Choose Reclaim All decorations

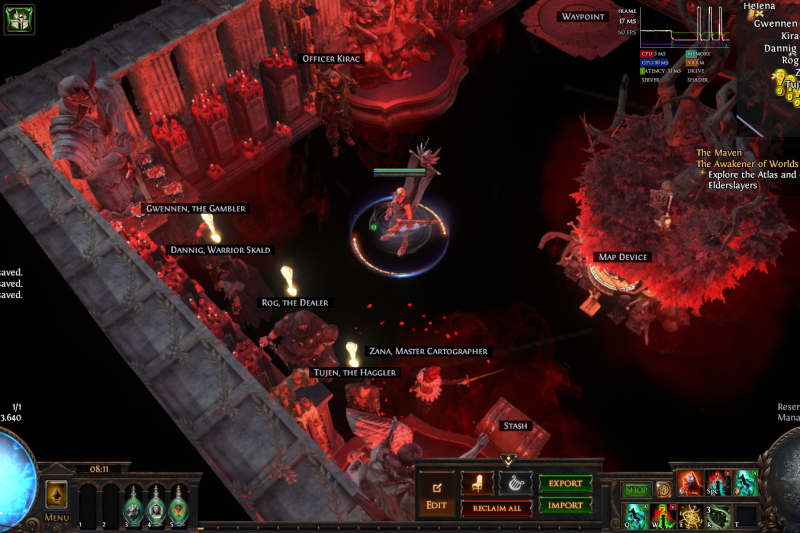click(x=496, y=508)
